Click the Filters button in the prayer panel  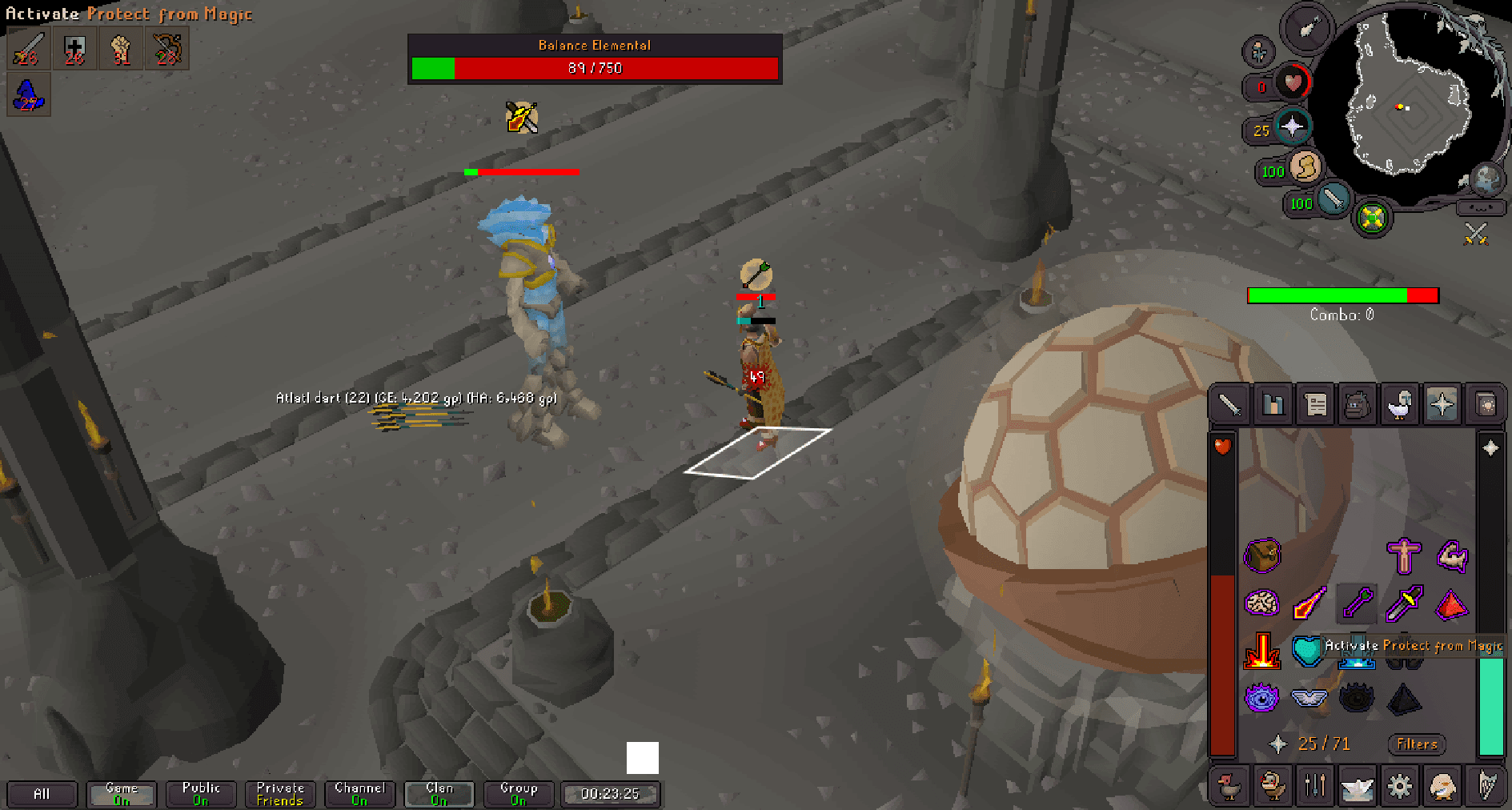point(1416,744)
